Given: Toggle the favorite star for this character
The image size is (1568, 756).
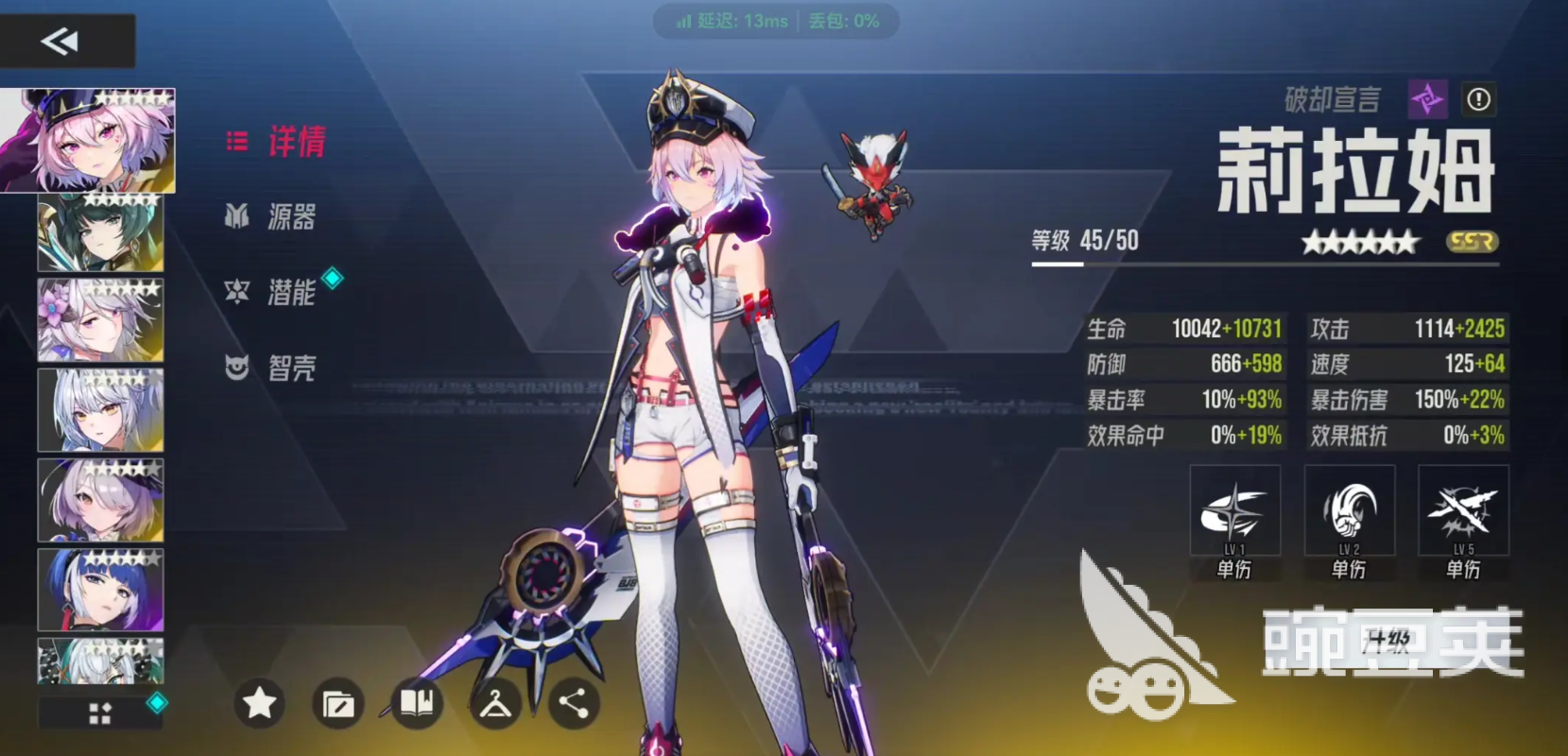Looking at the screenshot, I should [x=259, y=704].
